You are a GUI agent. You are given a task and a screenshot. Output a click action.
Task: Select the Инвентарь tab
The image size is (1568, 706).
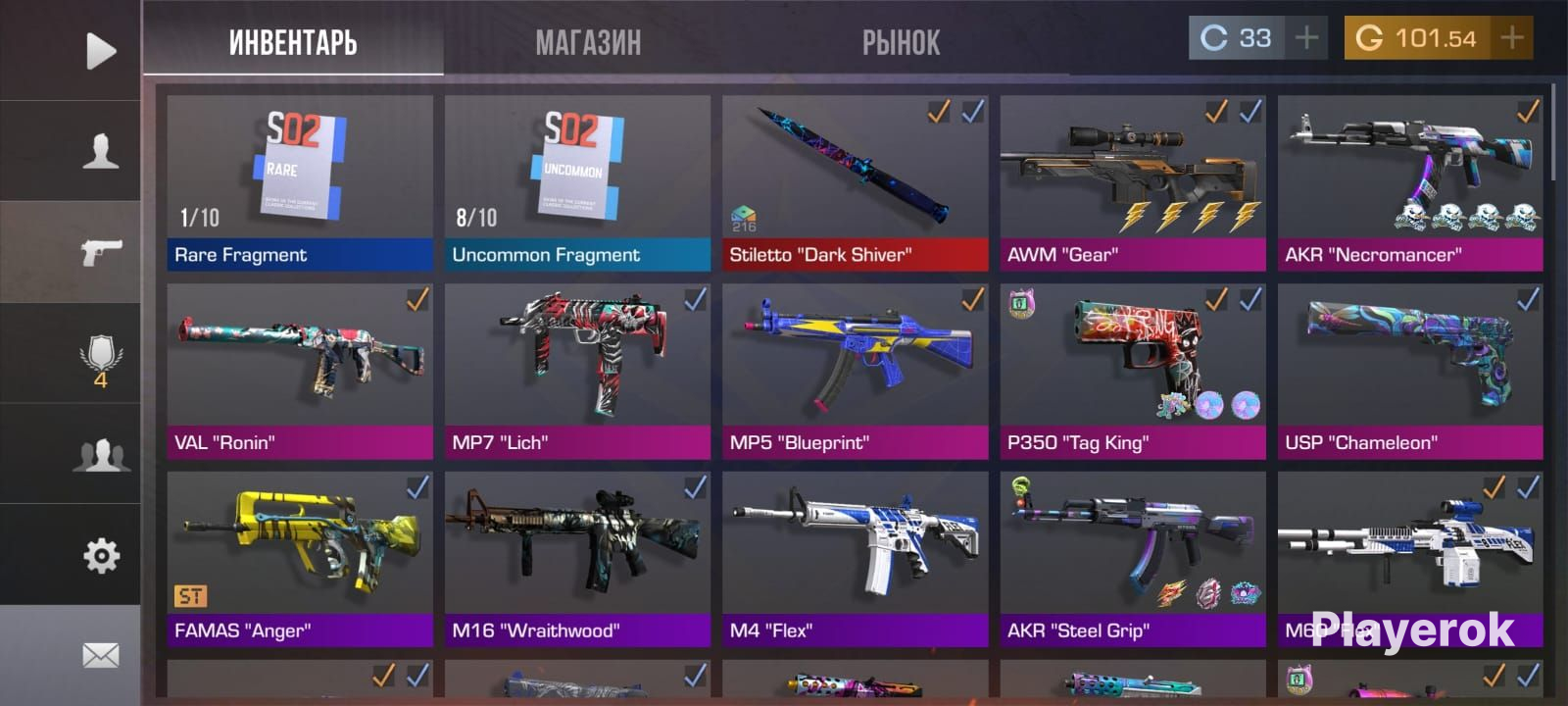point(292,42)
